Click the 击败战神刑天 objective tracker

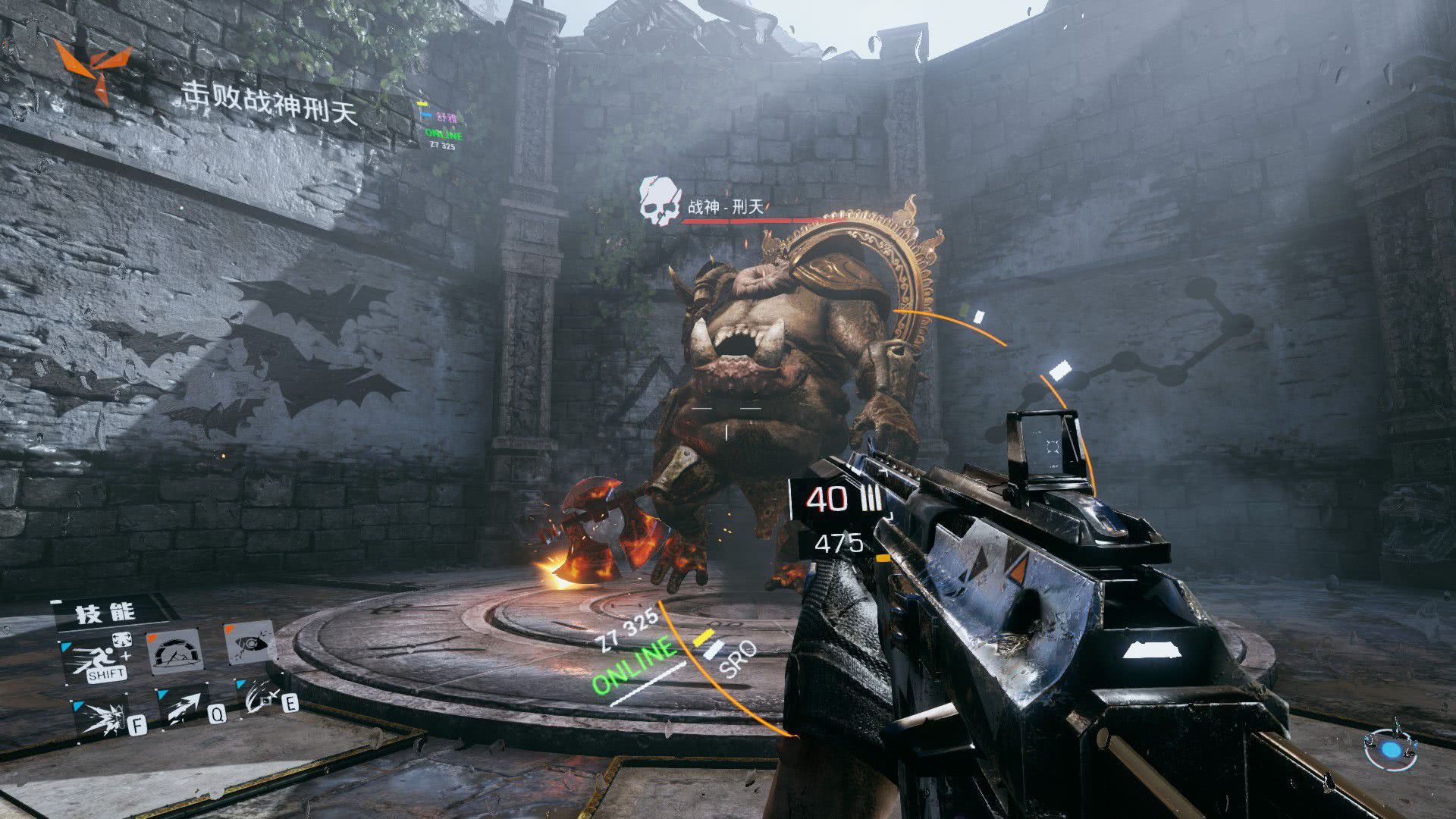point(269,102)
